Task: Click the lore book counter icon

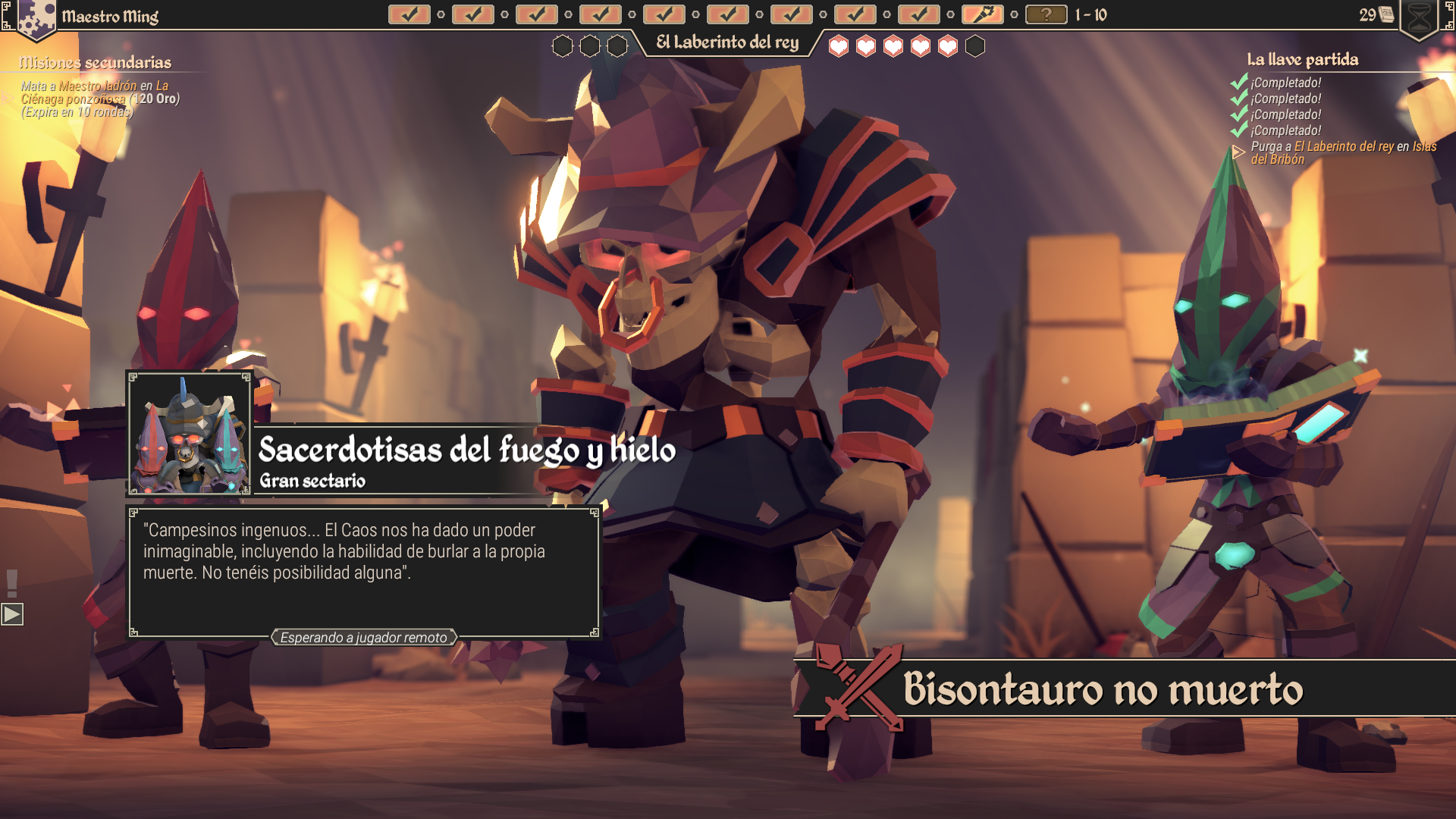Action: (1386, 14)
